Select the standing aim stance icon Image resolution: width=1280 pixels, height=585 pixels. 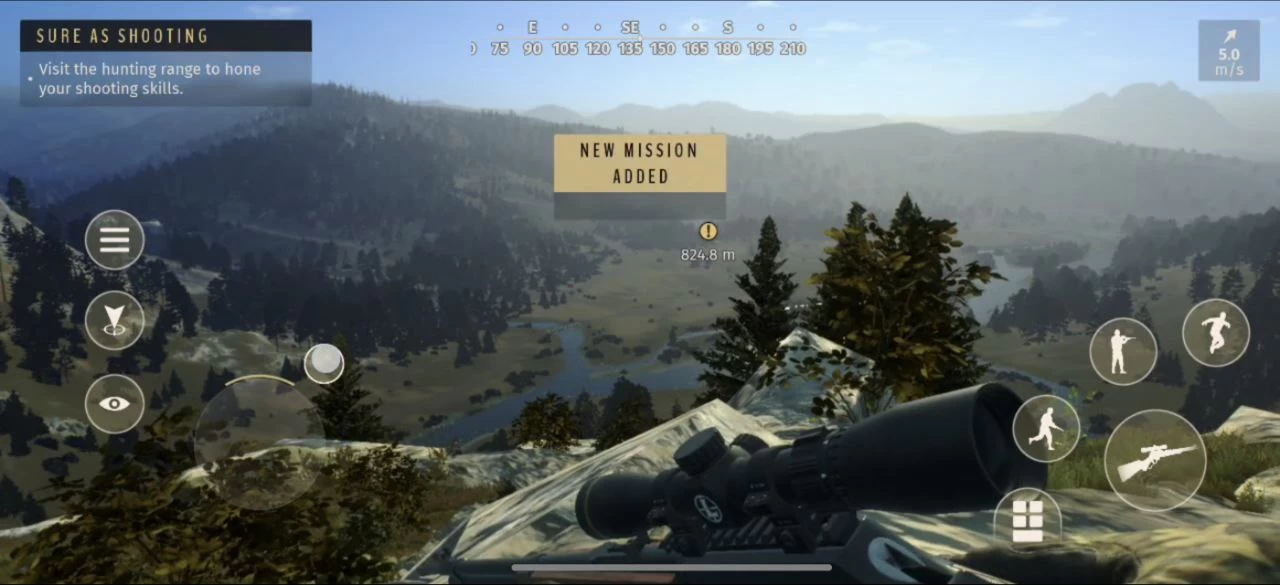click(1123, 352)
